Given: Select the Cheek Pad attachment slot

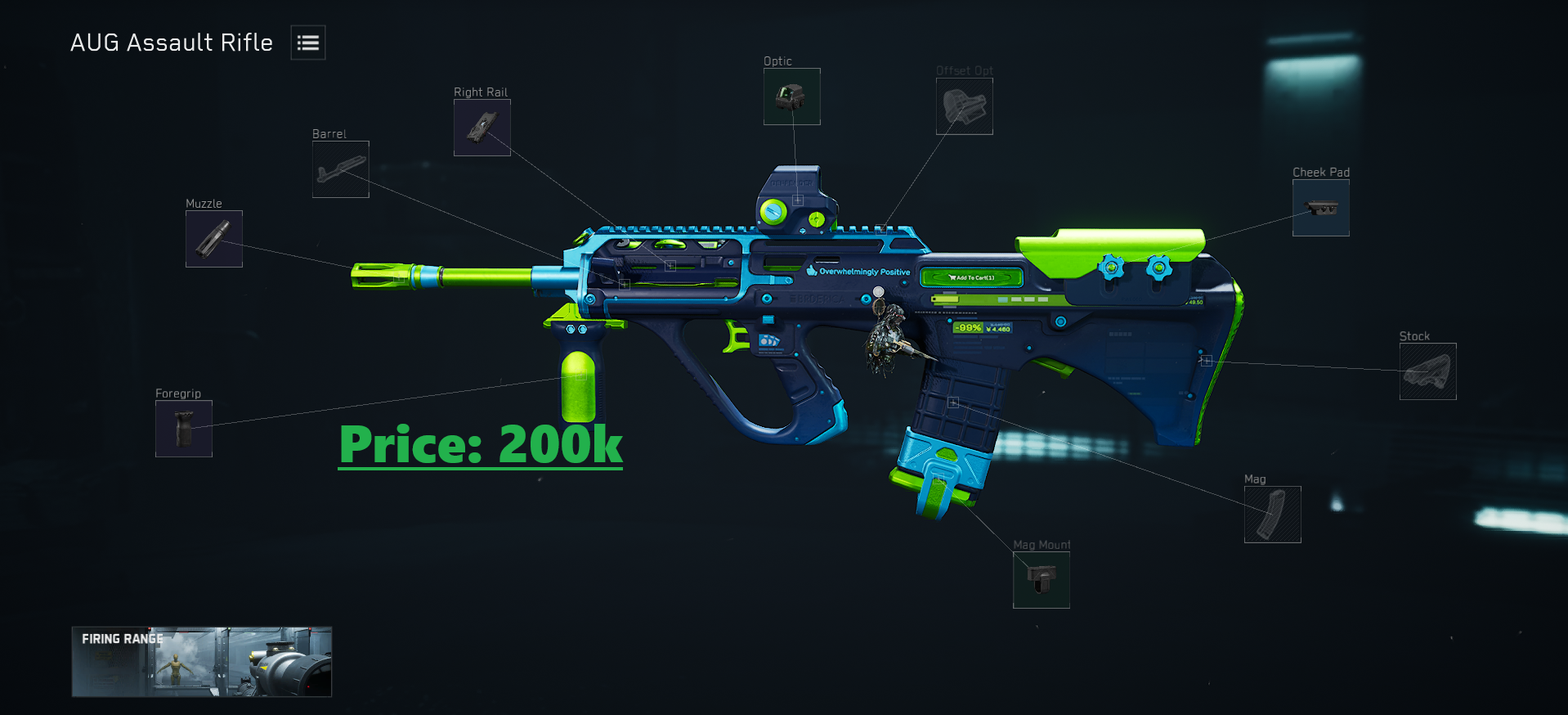Looking at the screenshot, I should (x=1320, y=208).
